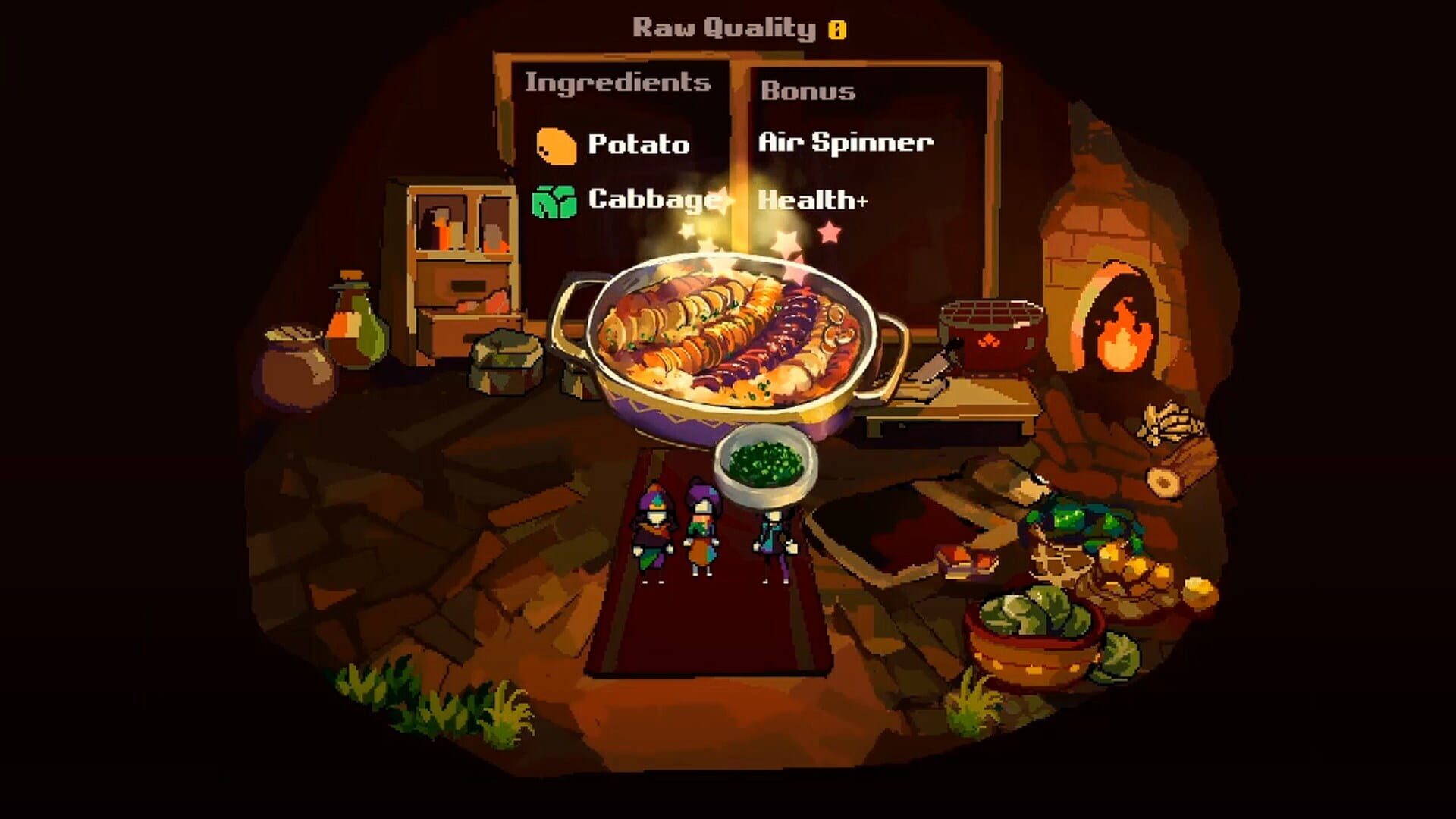1456x819 pixels.
Task: Click the Raw Quality counter
Action: pos(724,29)
